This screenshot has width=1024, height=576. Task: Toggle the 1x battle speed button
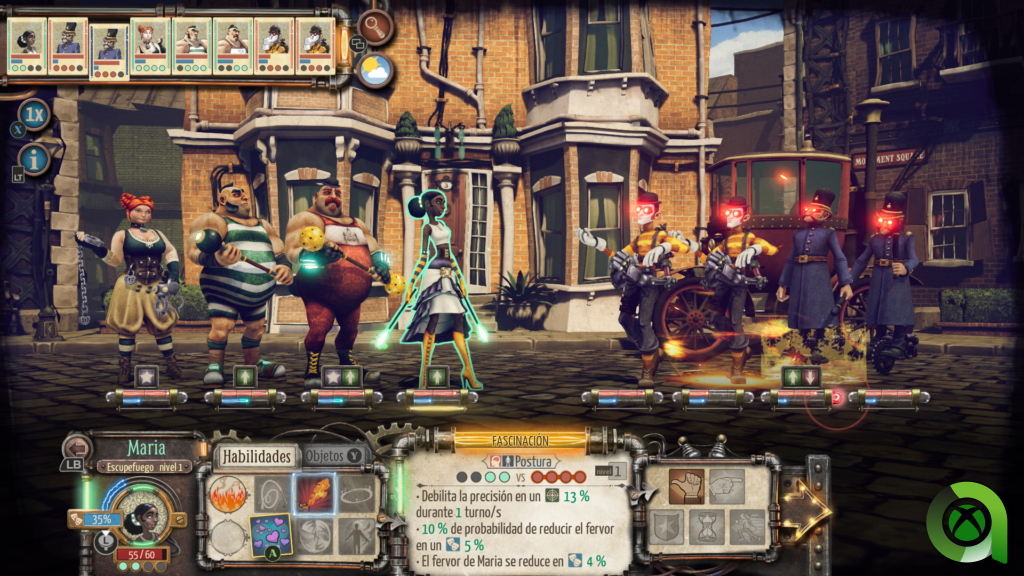(x=35, y=113)
